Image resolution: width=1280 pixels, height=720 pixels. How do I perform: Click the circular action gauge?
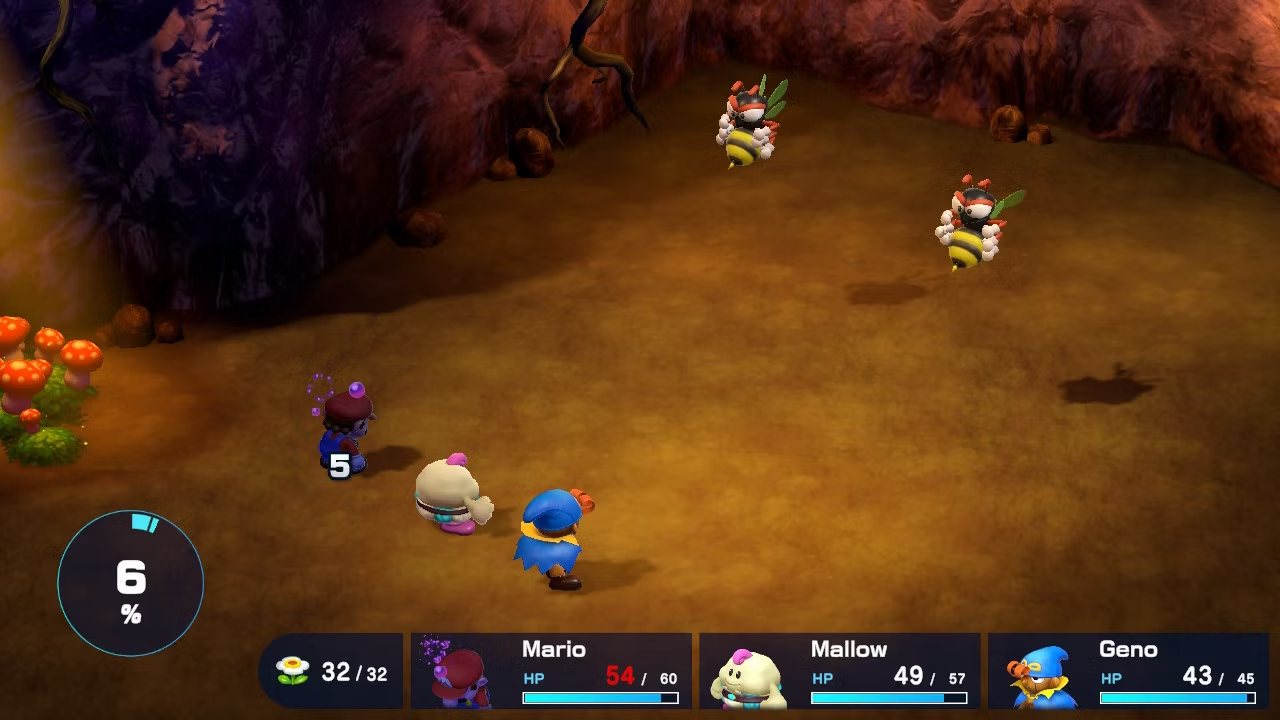131,583
